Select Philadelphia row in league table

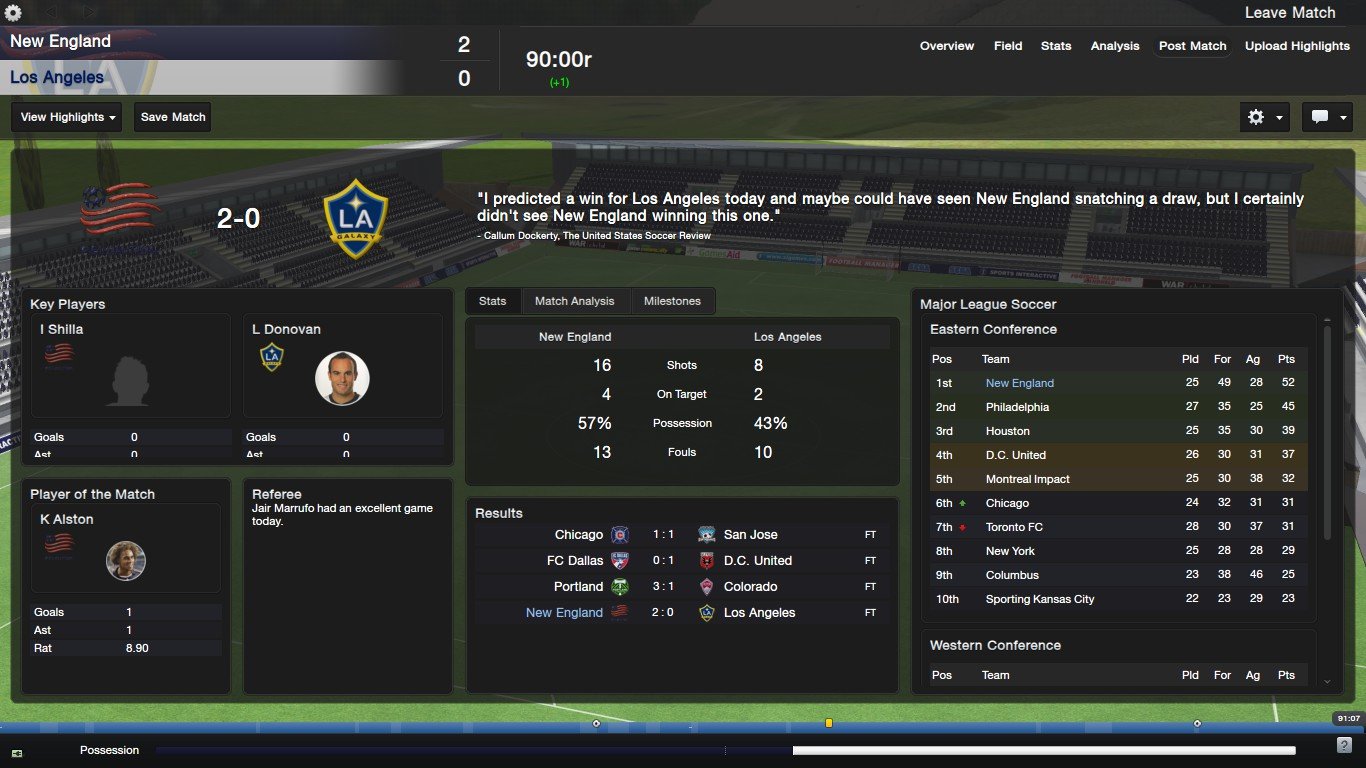pyautogui.click(x=1017, y=407)
